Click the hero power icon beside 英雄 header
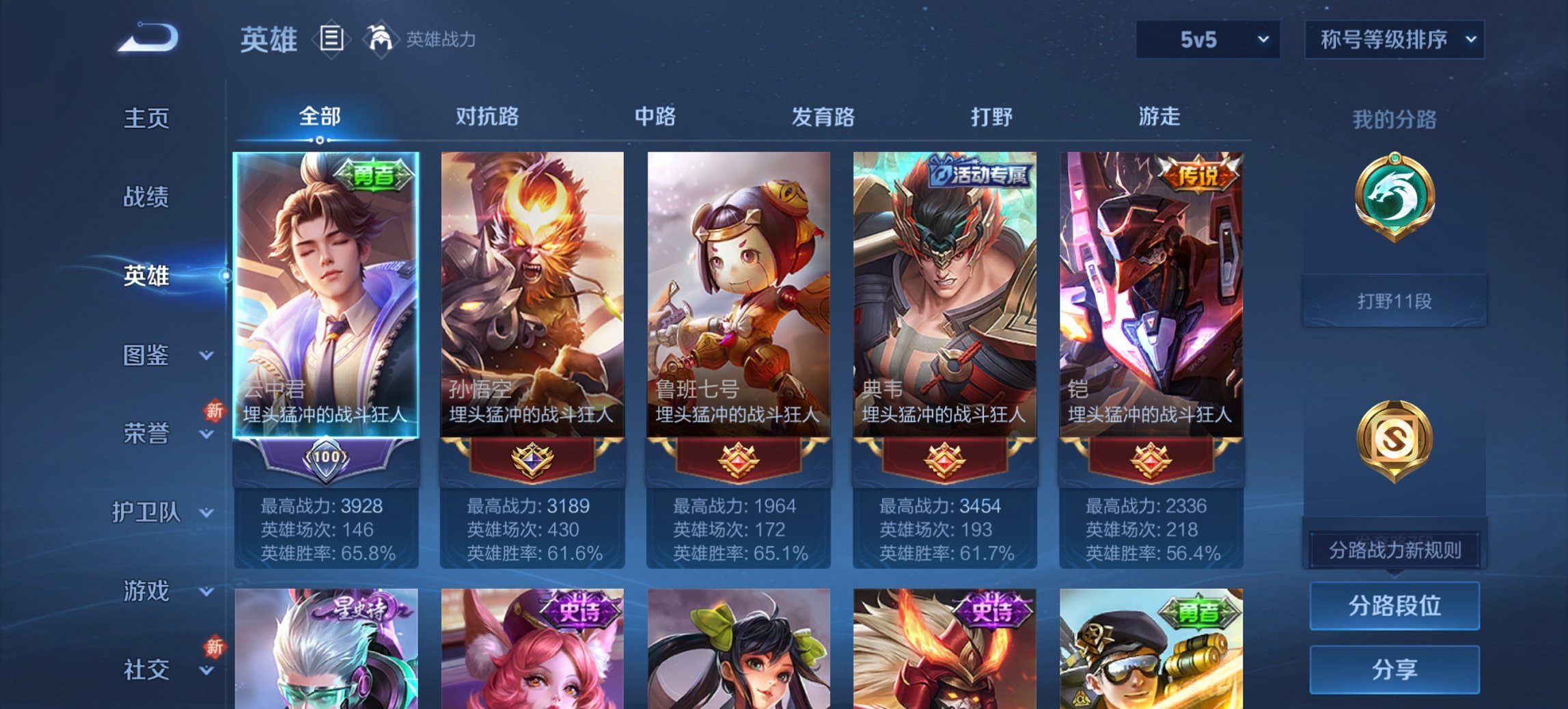Image resolution: width=1568 pixels, height=709 pixels. click(381, 40)
